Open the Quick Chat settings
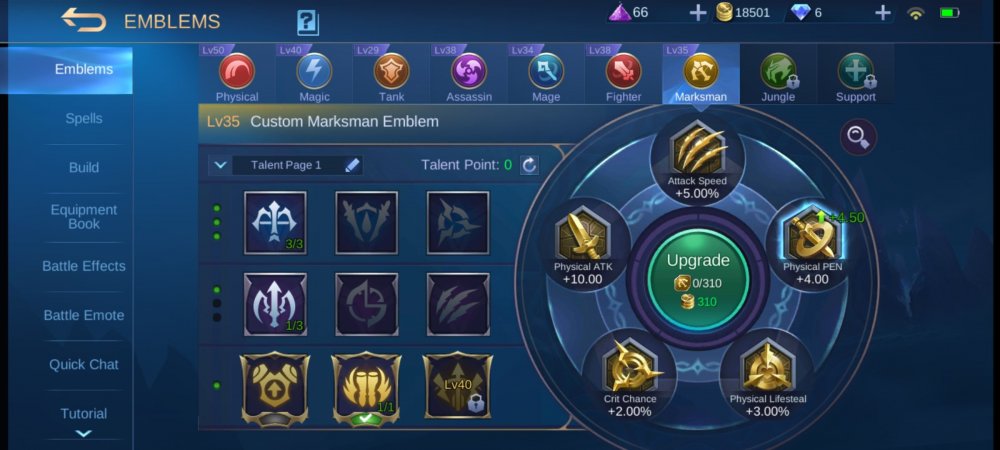Image resolution: width=1000 pixels, height=450 pixels. coord(84,364)
